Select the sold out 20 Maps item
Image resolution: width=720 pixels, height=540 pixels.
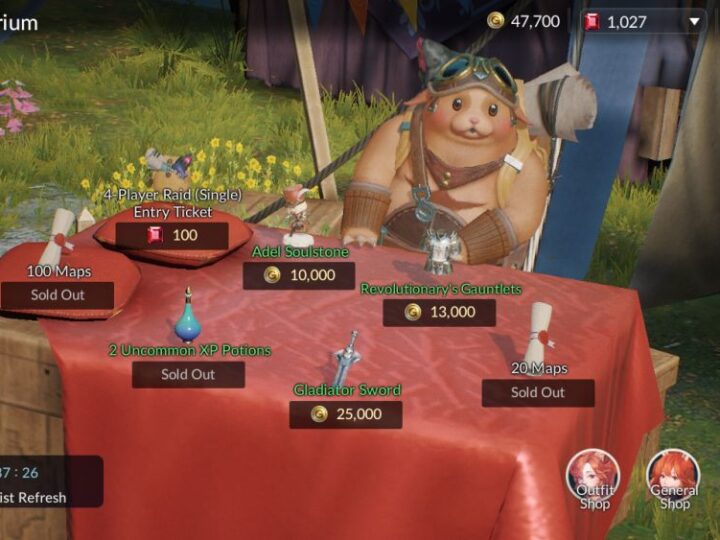point(538,392)
